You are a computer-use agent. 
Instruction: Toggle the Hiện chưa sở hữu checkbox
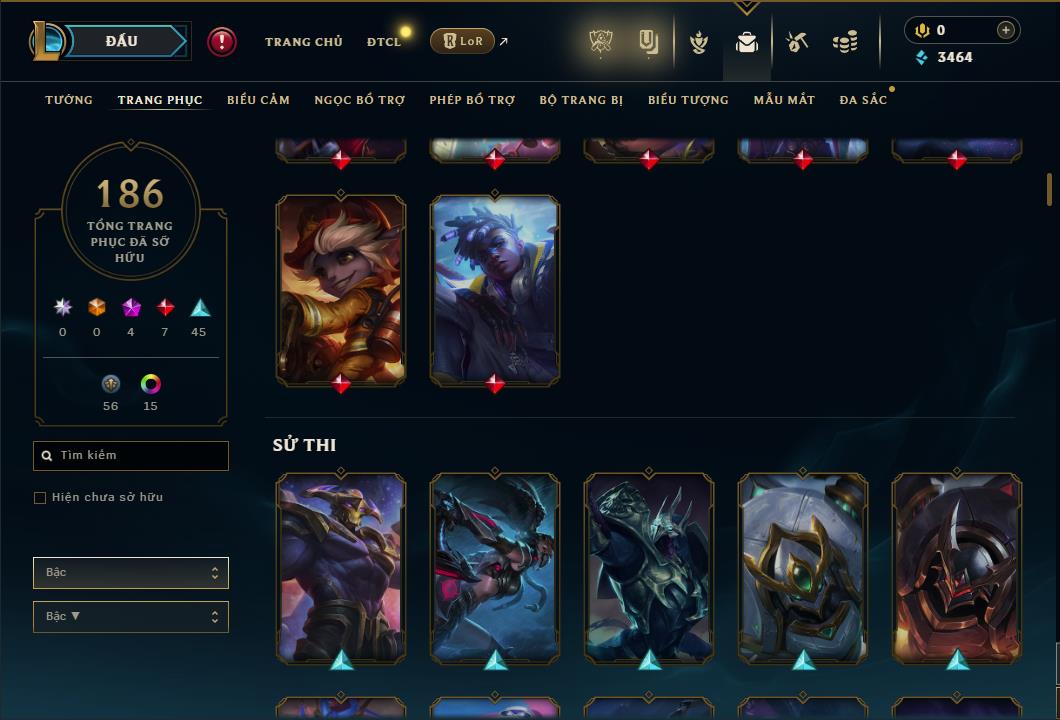(x=40, y=498)
